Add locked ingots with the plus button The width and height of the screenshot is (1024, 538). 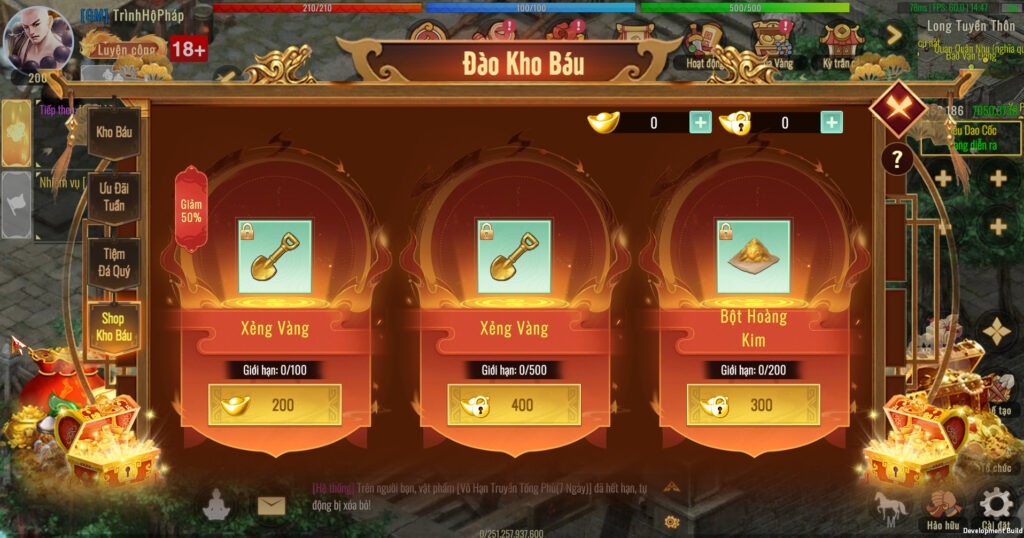point(831,123)
